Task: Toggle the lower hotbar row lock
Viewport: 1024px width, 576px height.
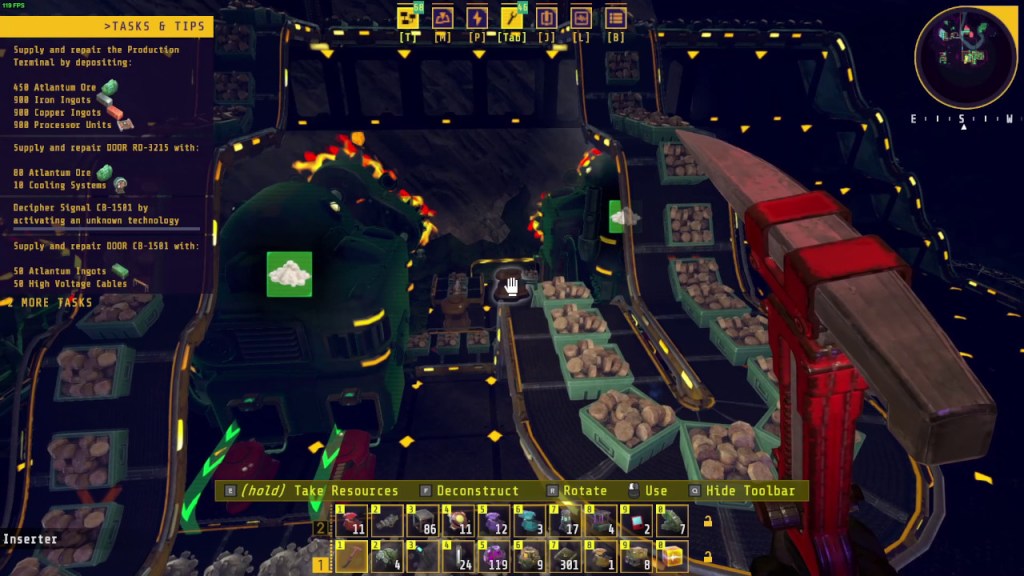Action: (708, 557)
